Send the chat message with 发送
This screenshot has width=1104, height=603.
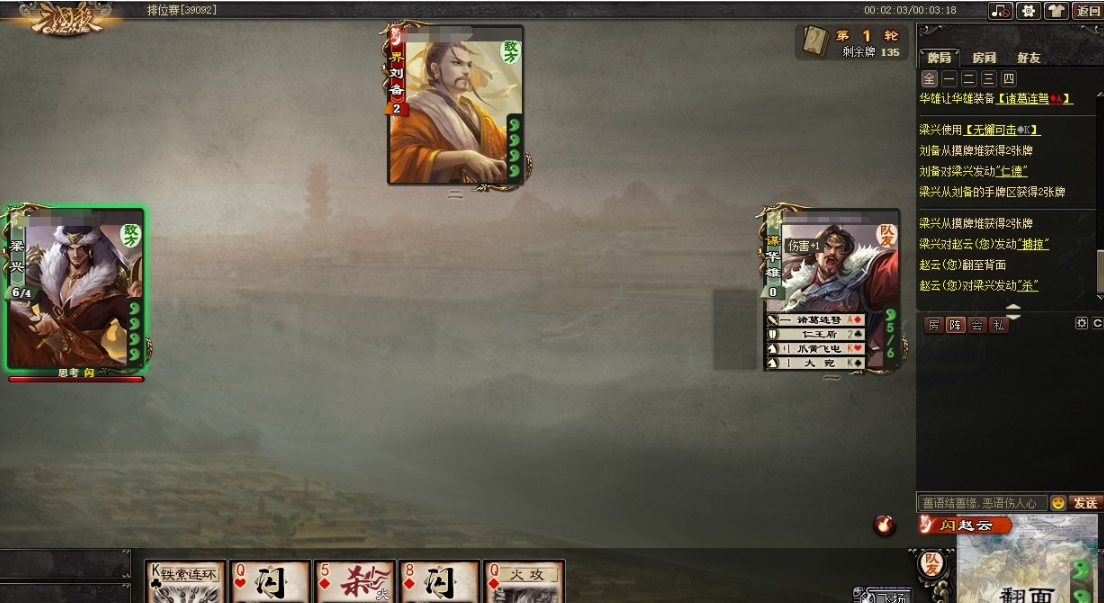pyautogui.click(x=1085, y=502)
